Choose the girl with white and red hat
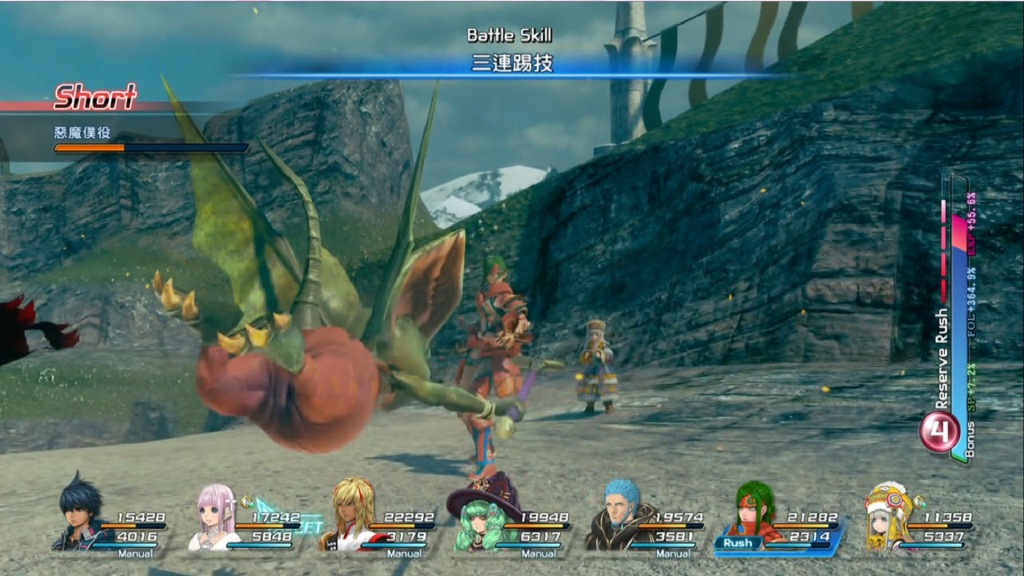The image size is (1024, 576). coord(886,515)
